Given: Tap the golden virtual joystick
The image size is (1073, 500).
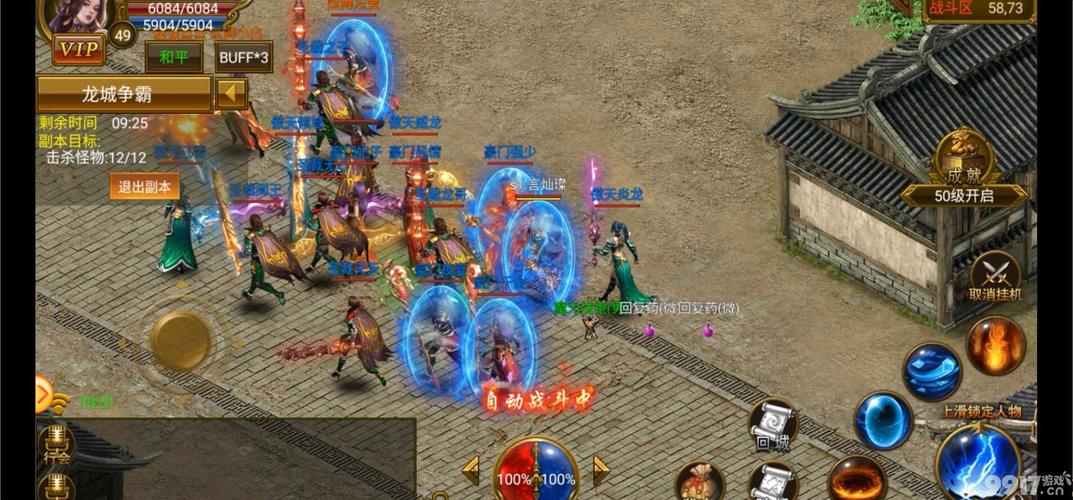Looking at the screenshot, I should 180,340.
